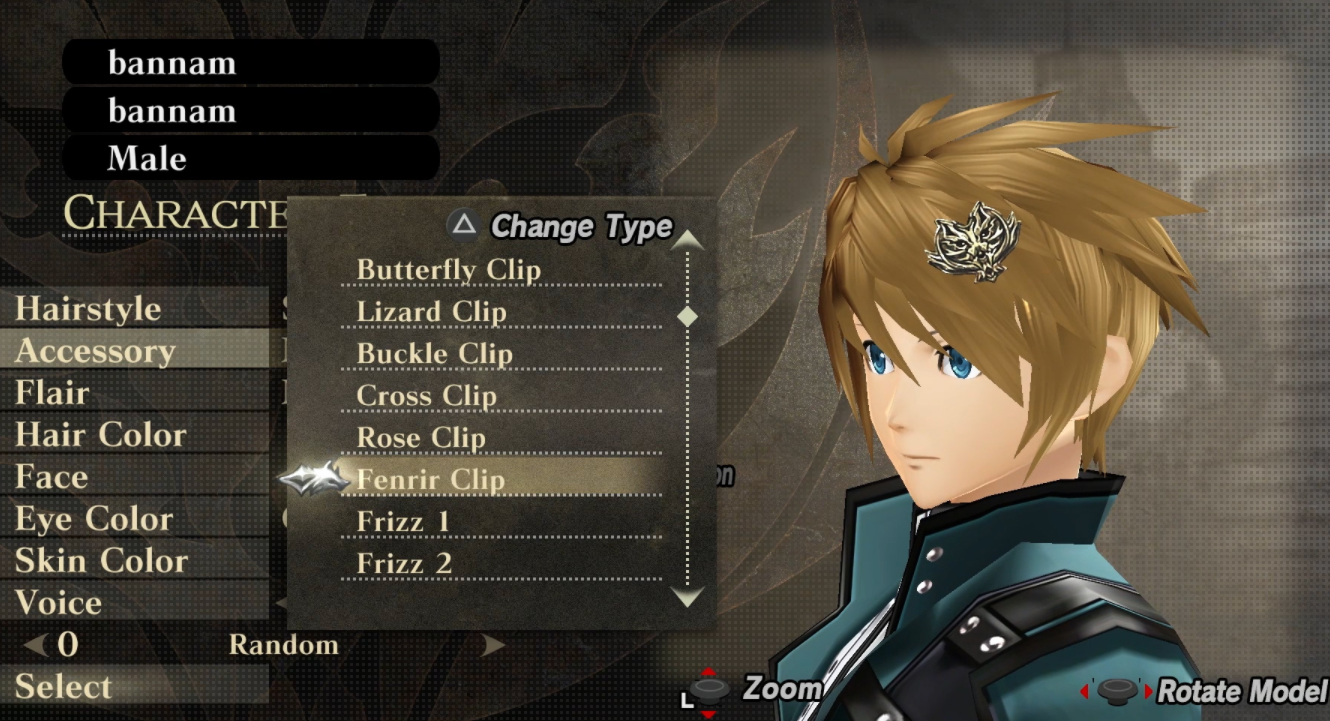1330x721 pixels.
Task: Click the right arrow beside Random
Action: [493, 645]
